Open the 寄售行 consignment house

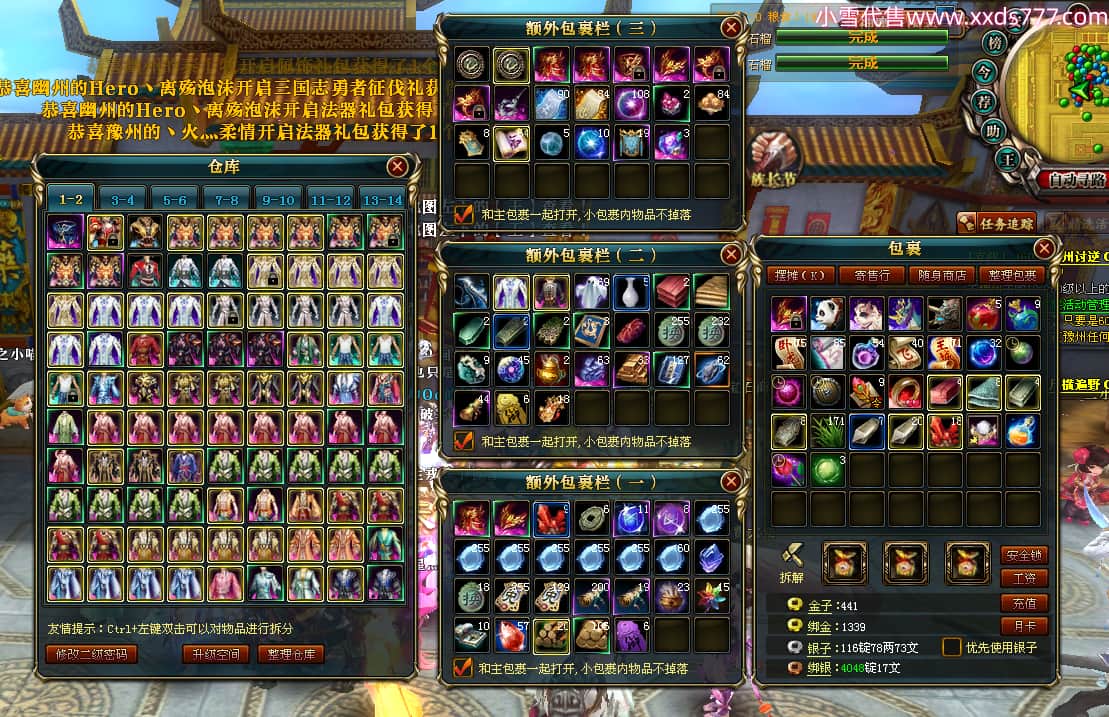[x=873, y=275]
